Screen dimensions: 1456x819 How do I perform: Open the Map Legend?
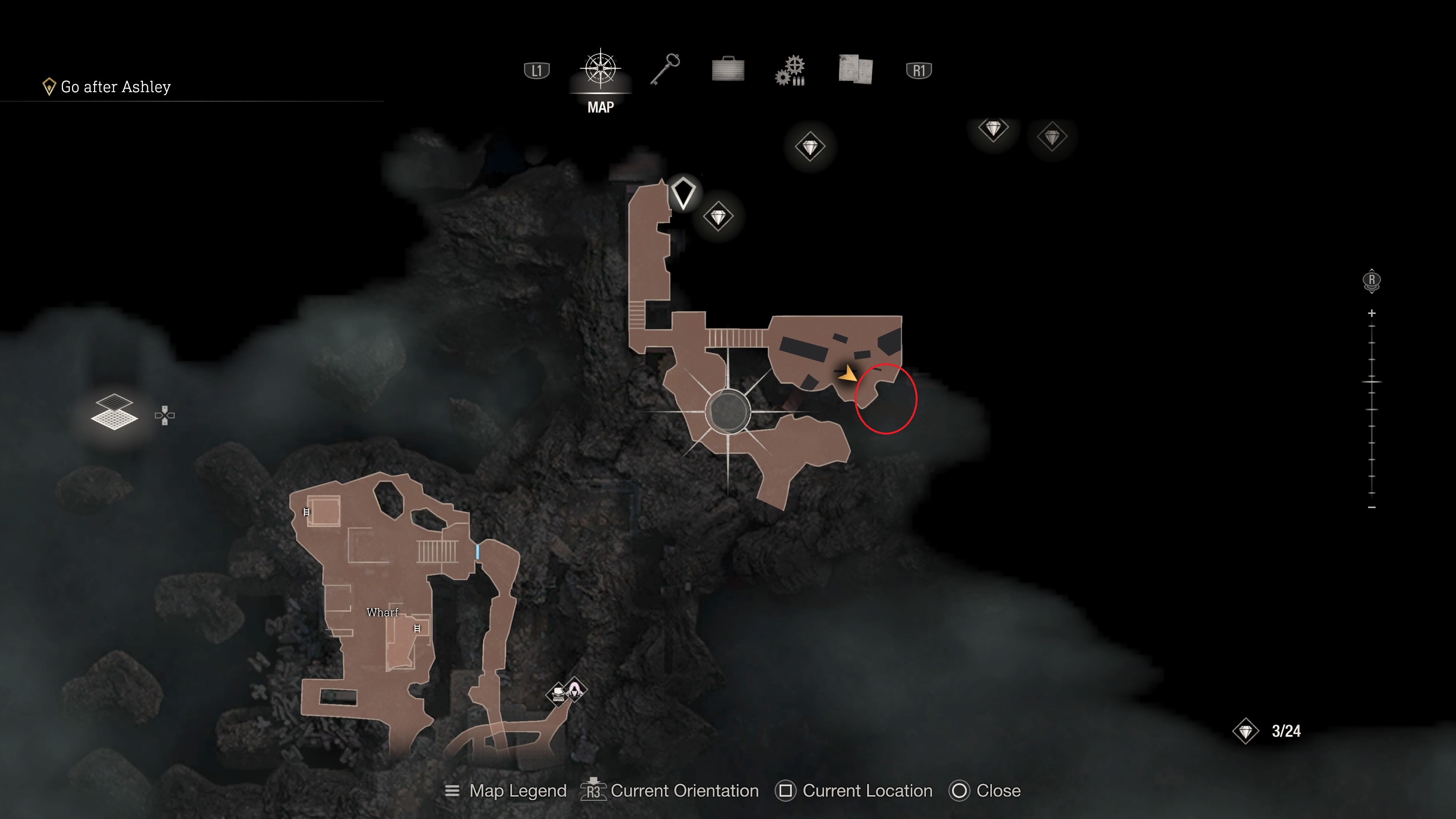pos(506,791)
